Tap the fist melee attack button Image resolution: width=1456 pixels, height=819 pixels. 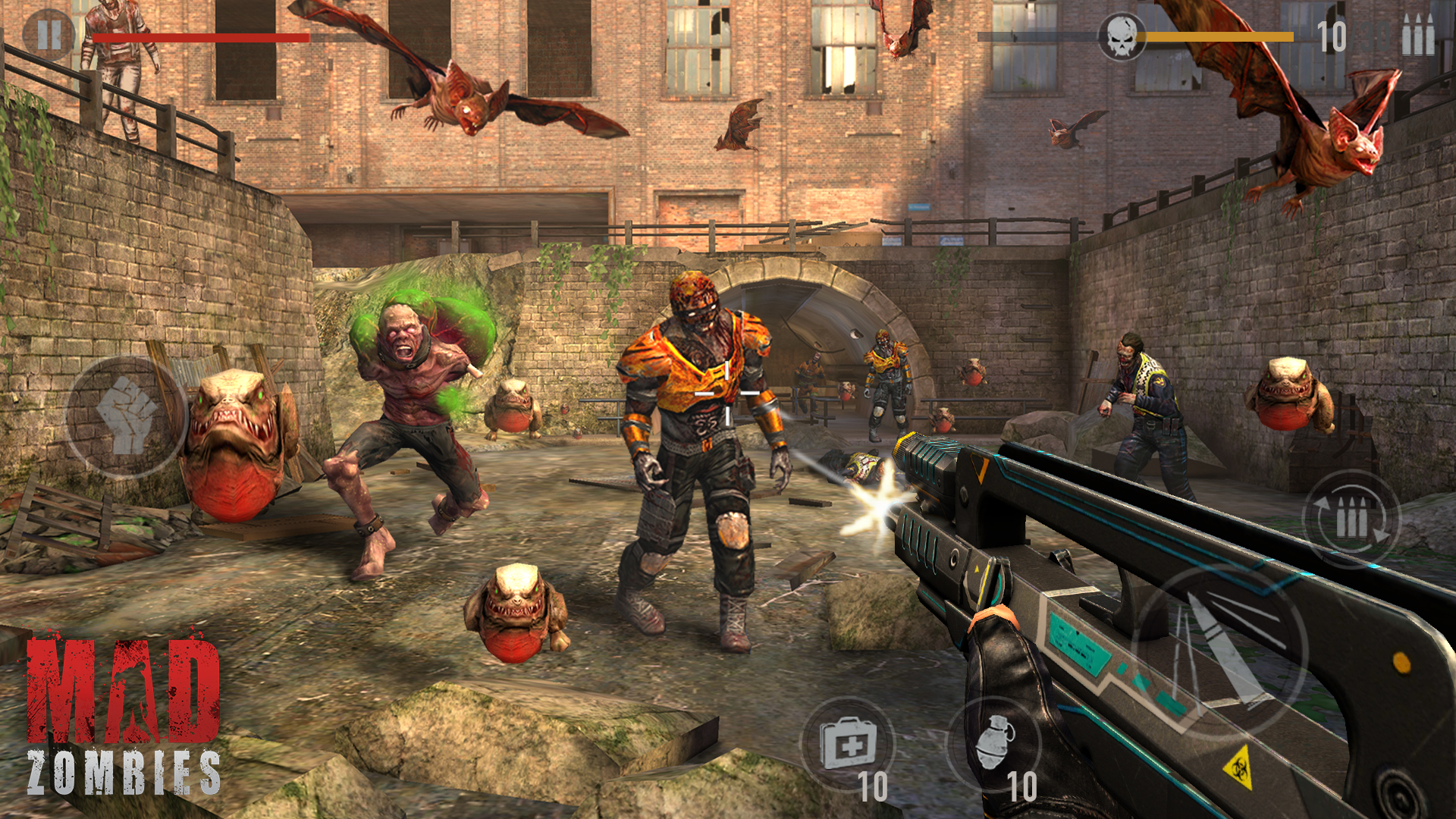coord(126,416)
